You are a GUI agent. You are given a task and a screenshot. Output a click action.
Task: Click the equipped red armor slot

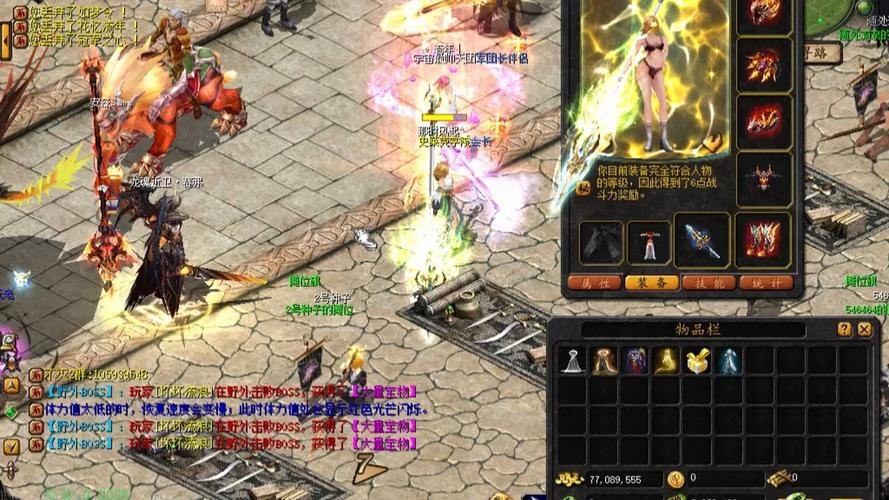pyautogui.click(x=763, y=240)
